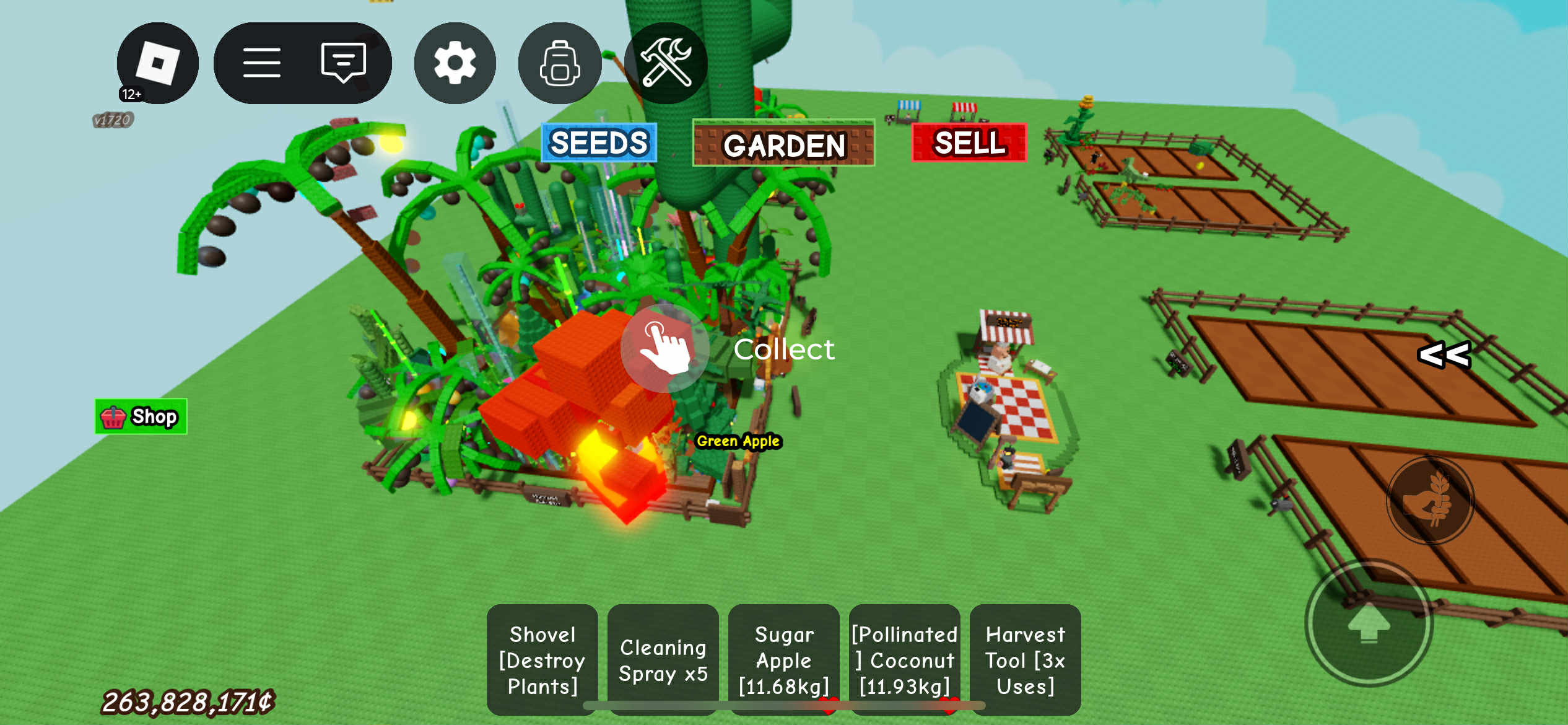Tap the Collect hand prompt
The width and height of the screenshot is (1568, 725).
coord(664,349)
